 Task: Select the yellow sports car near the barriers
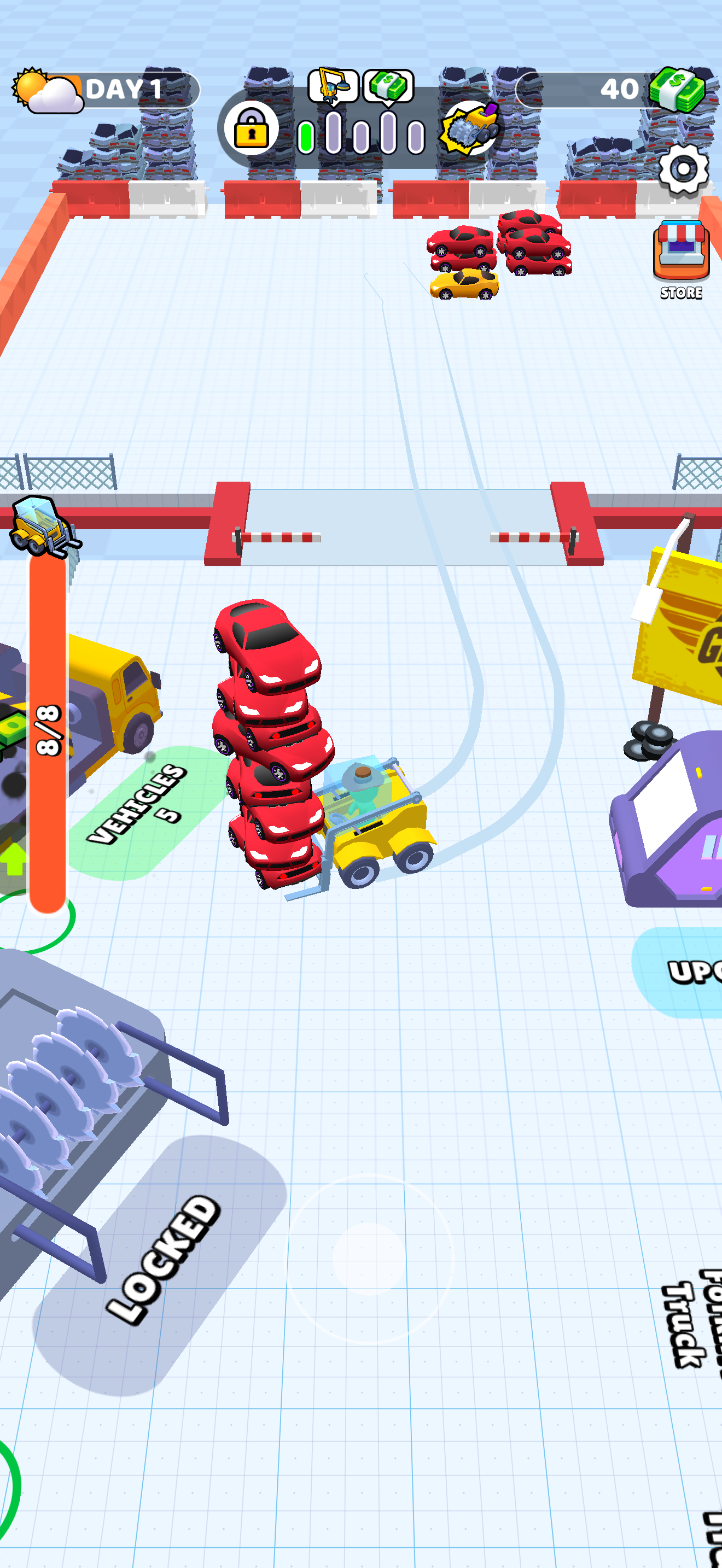click(x=464, y=285)
